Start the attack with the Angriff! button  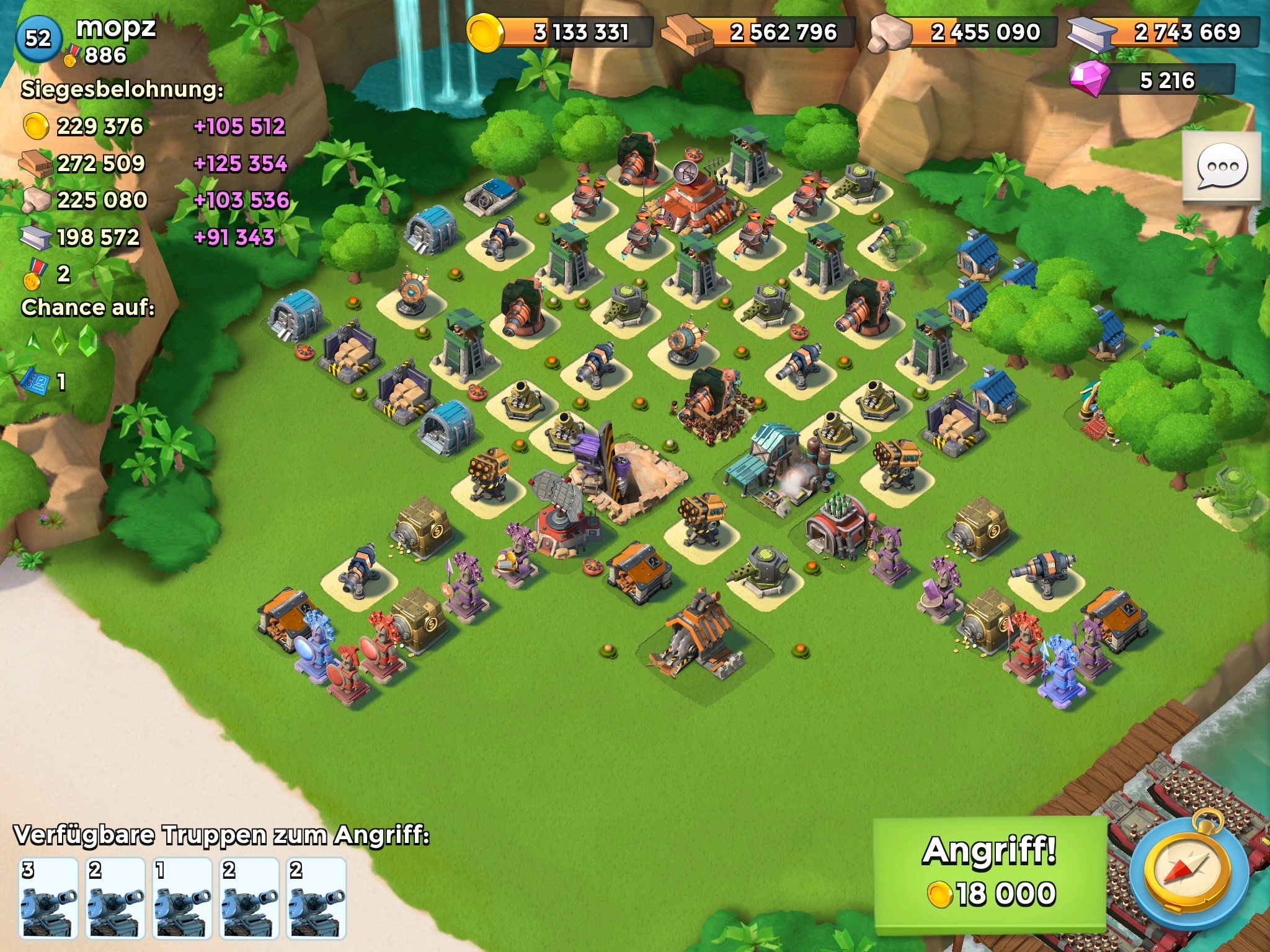click(990, 875)
